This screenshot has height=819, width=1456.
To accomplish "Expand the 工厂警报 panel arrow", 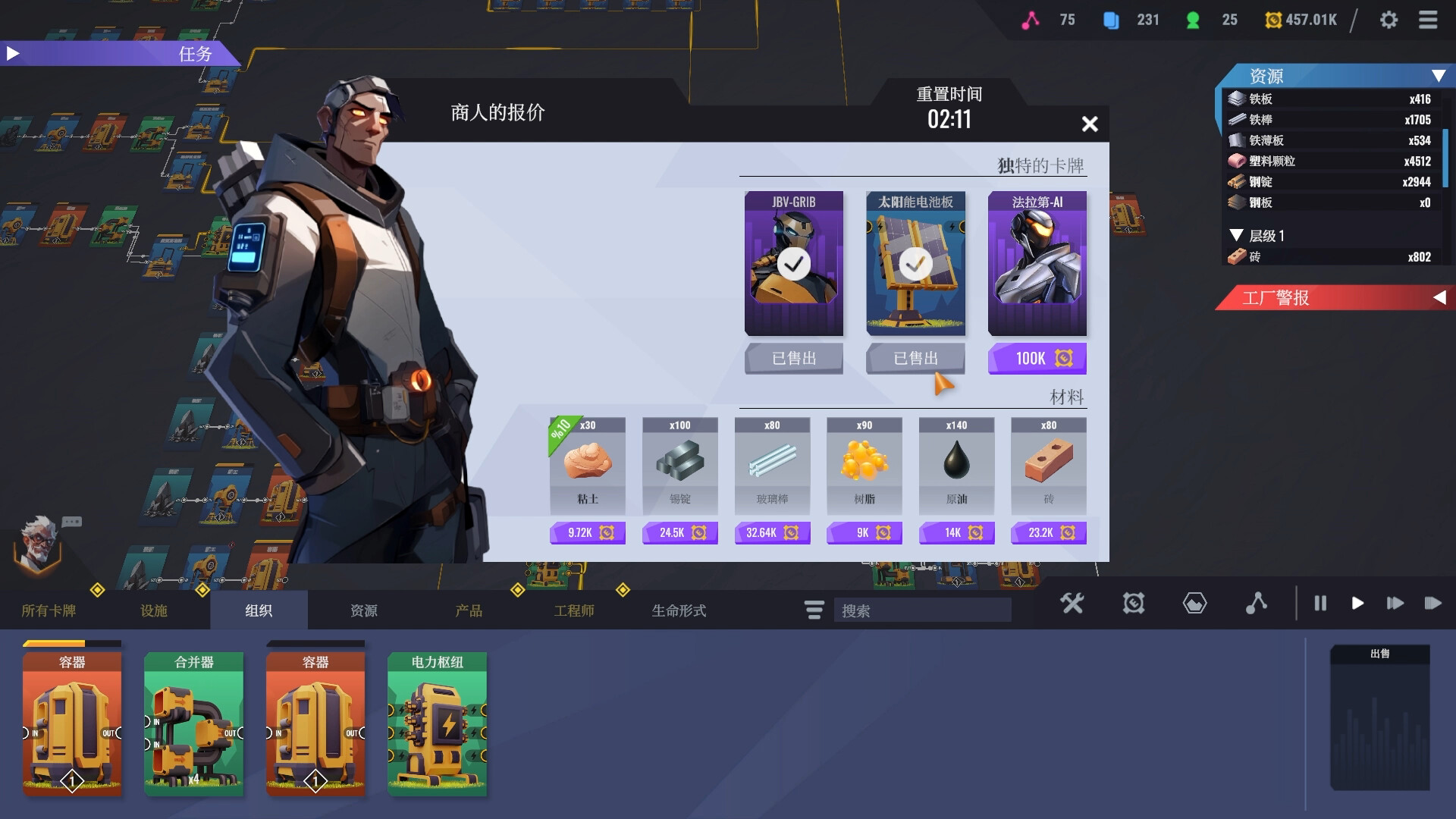I will (1442, 298).
